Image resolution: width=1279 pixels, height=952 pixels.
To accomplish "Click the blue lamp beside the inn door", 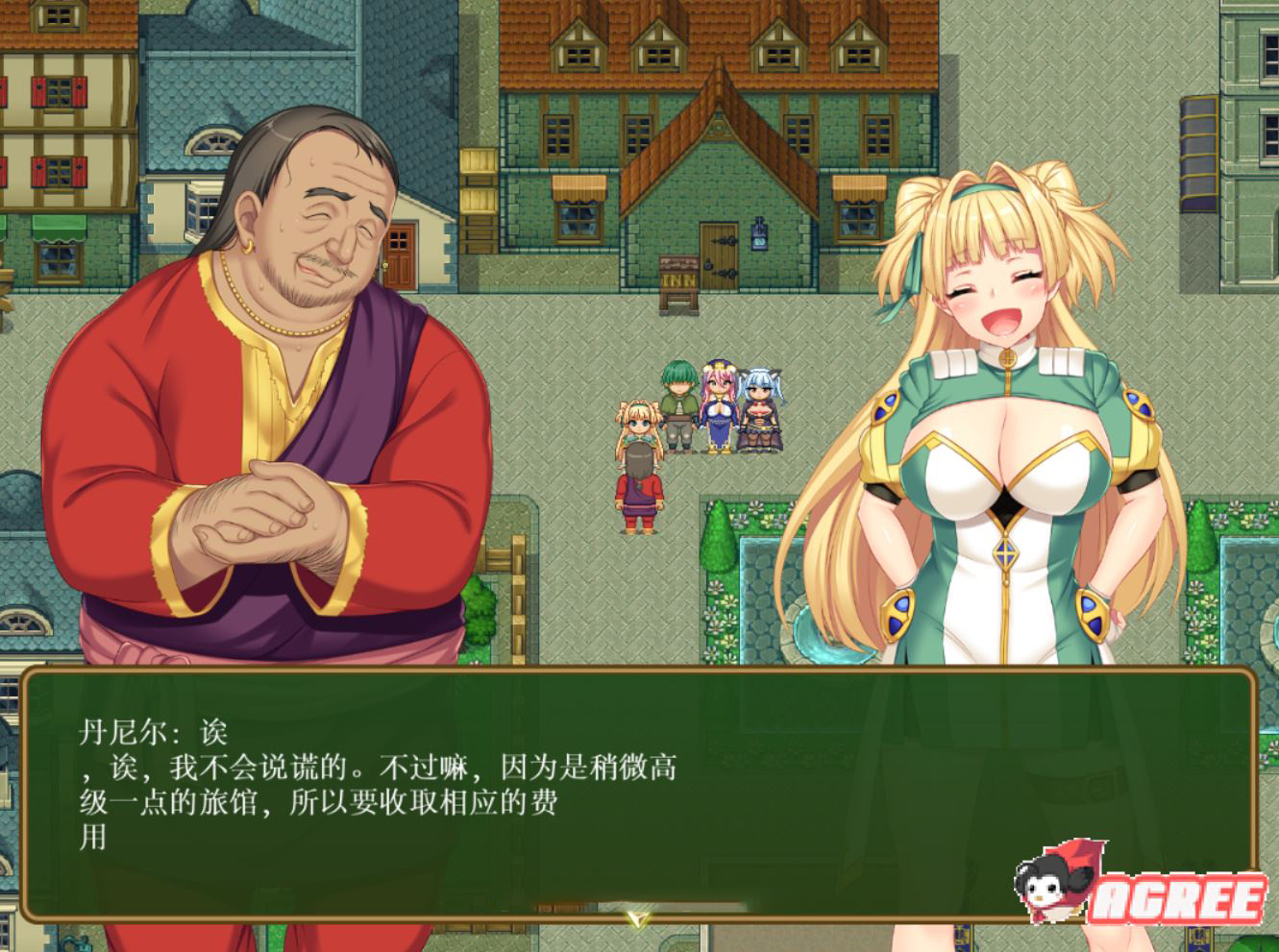I will (759, 235).
